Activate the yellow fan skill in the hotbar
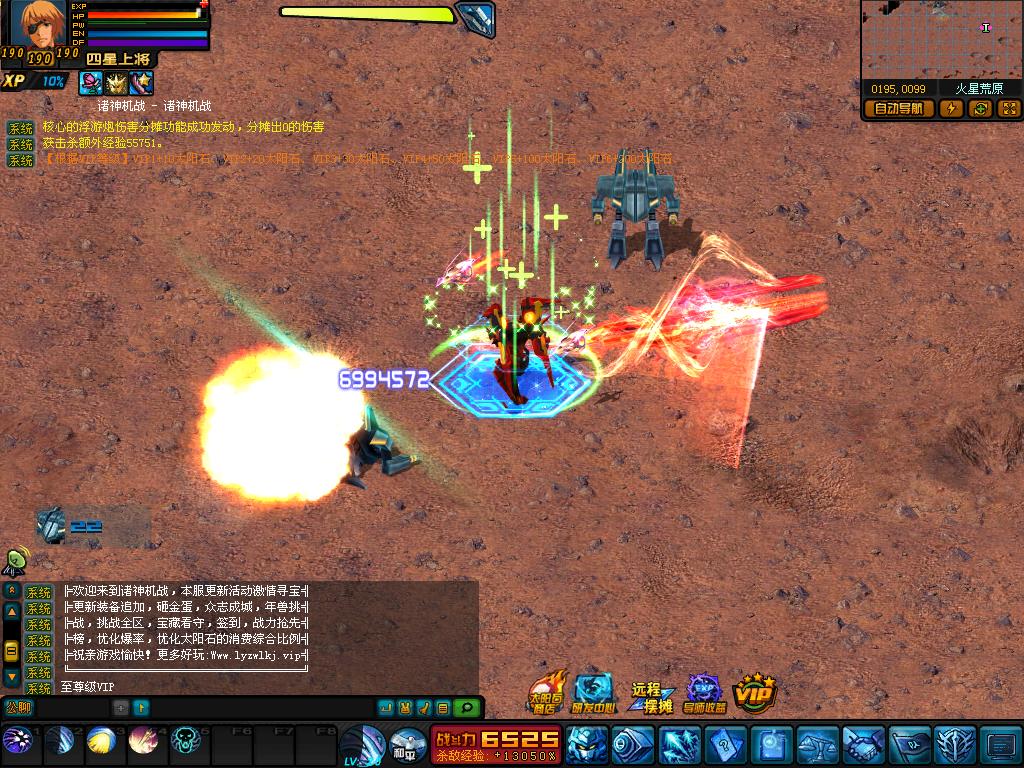 point(102,741)
